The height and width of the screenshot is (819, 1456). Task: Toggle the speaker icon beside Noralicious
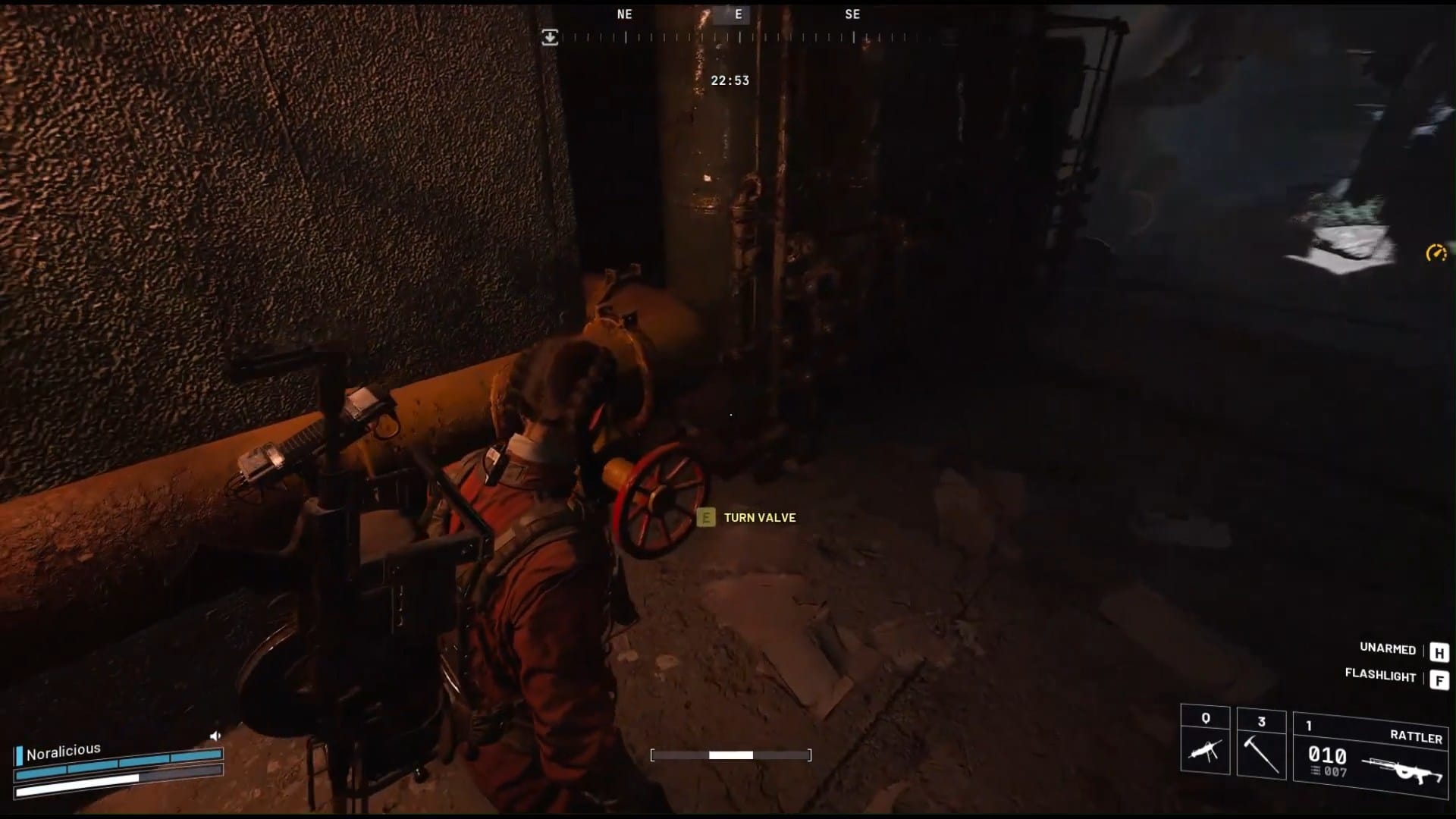coord(215,736)
